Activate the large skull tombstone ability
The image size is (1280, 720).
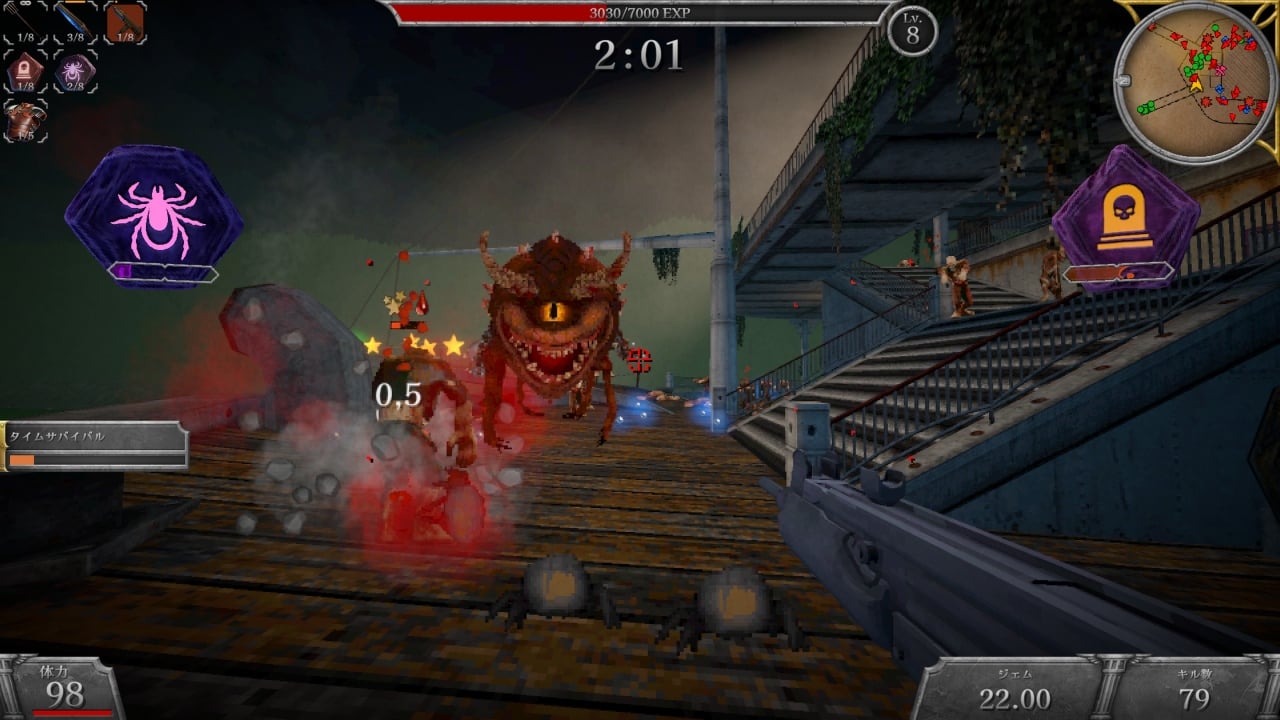click(1125, 217)
